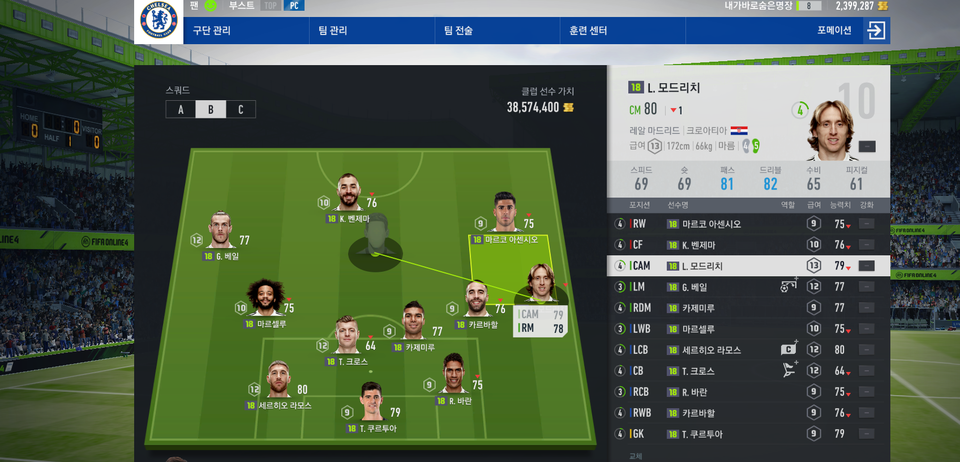
Task: Open the 구단 관리 menu
Action: coord(211,31)
